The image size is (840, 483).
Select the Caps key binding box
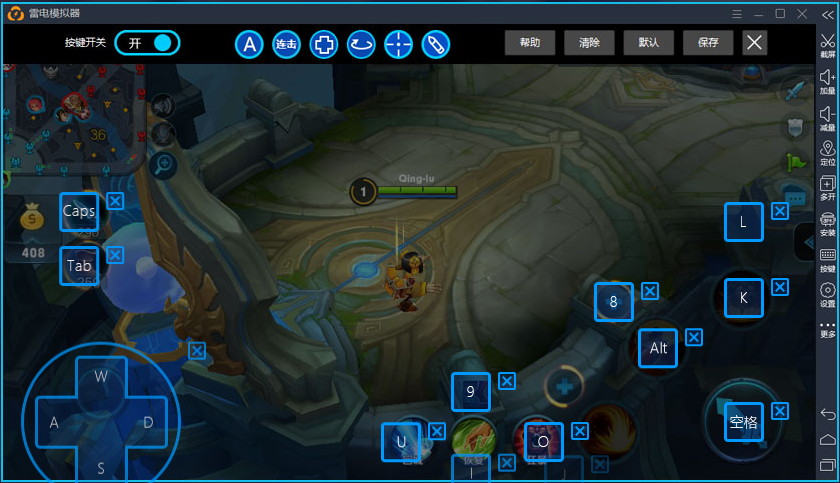(x=79, y=212)
